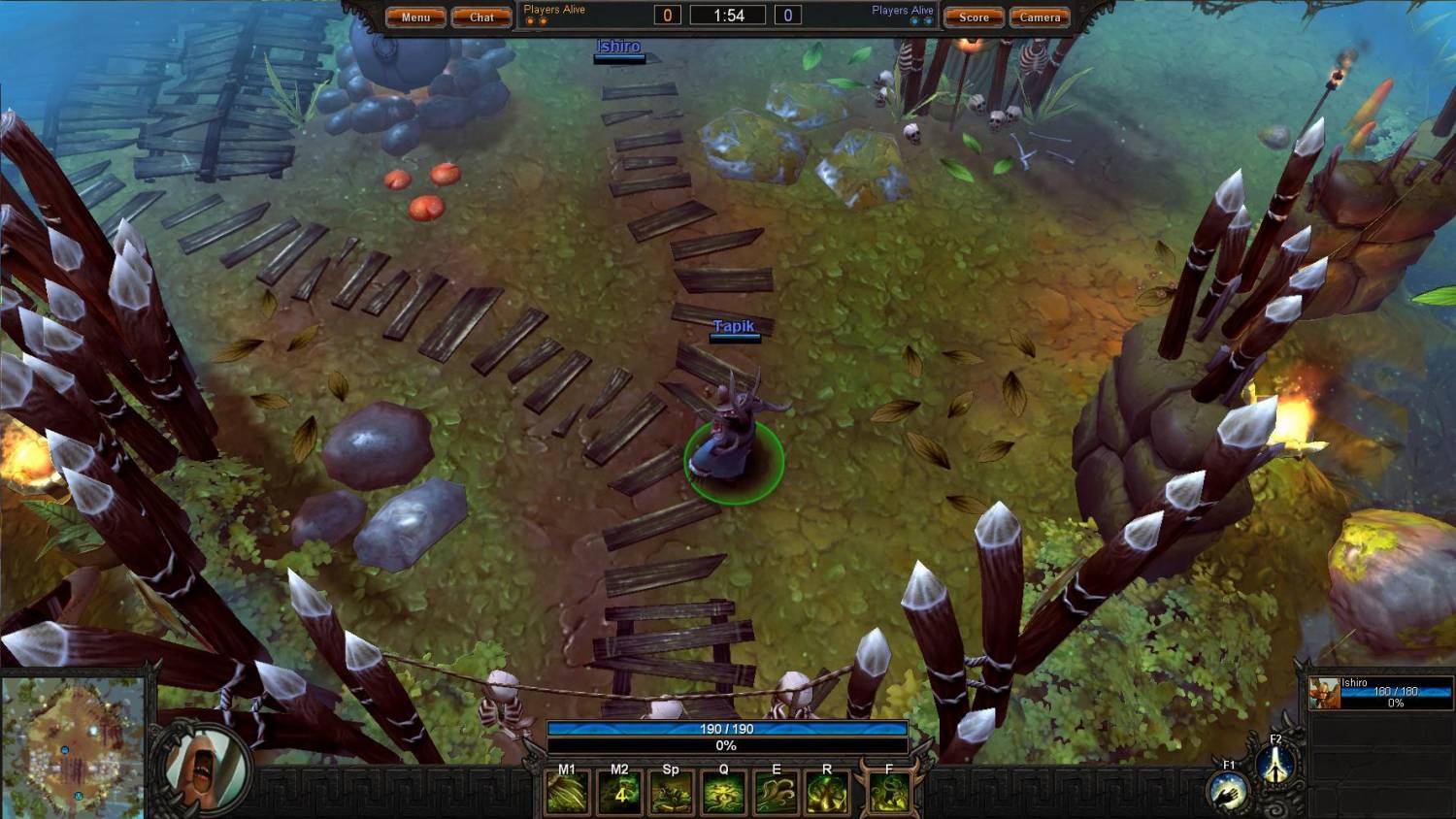This screenshot has width=1456, height=819.
Task: Trigger the Sp ability icon
Action: (672, 794)
